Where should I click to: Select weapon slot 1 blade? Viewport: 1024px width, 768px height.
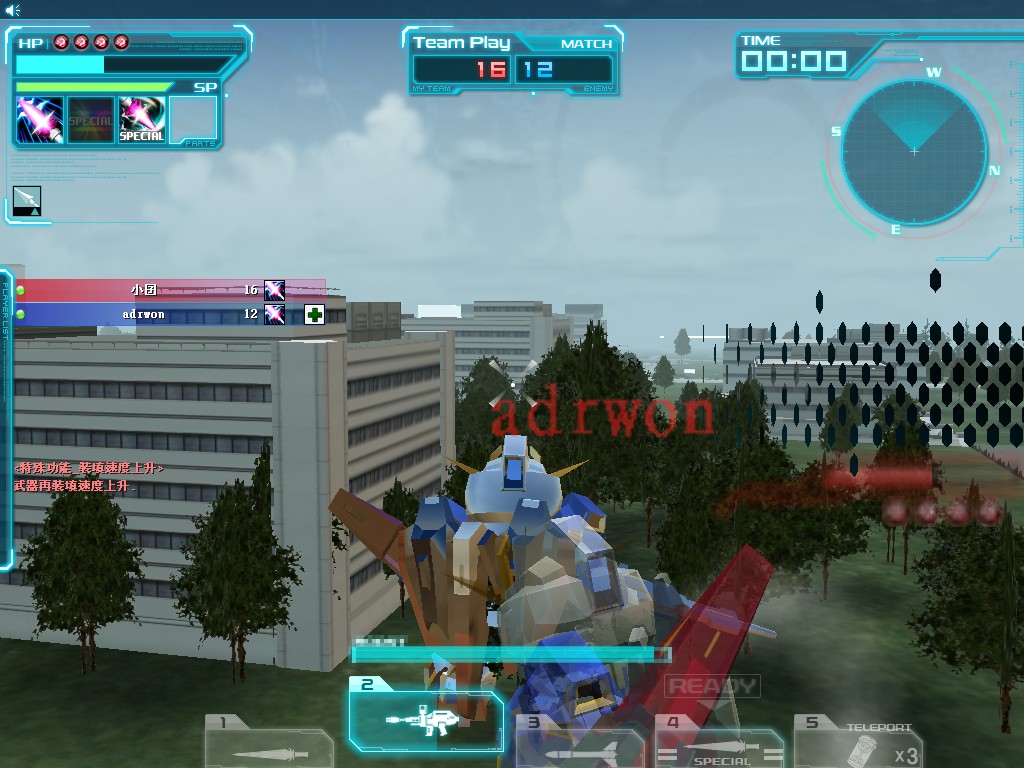click(x=268, y=742)
